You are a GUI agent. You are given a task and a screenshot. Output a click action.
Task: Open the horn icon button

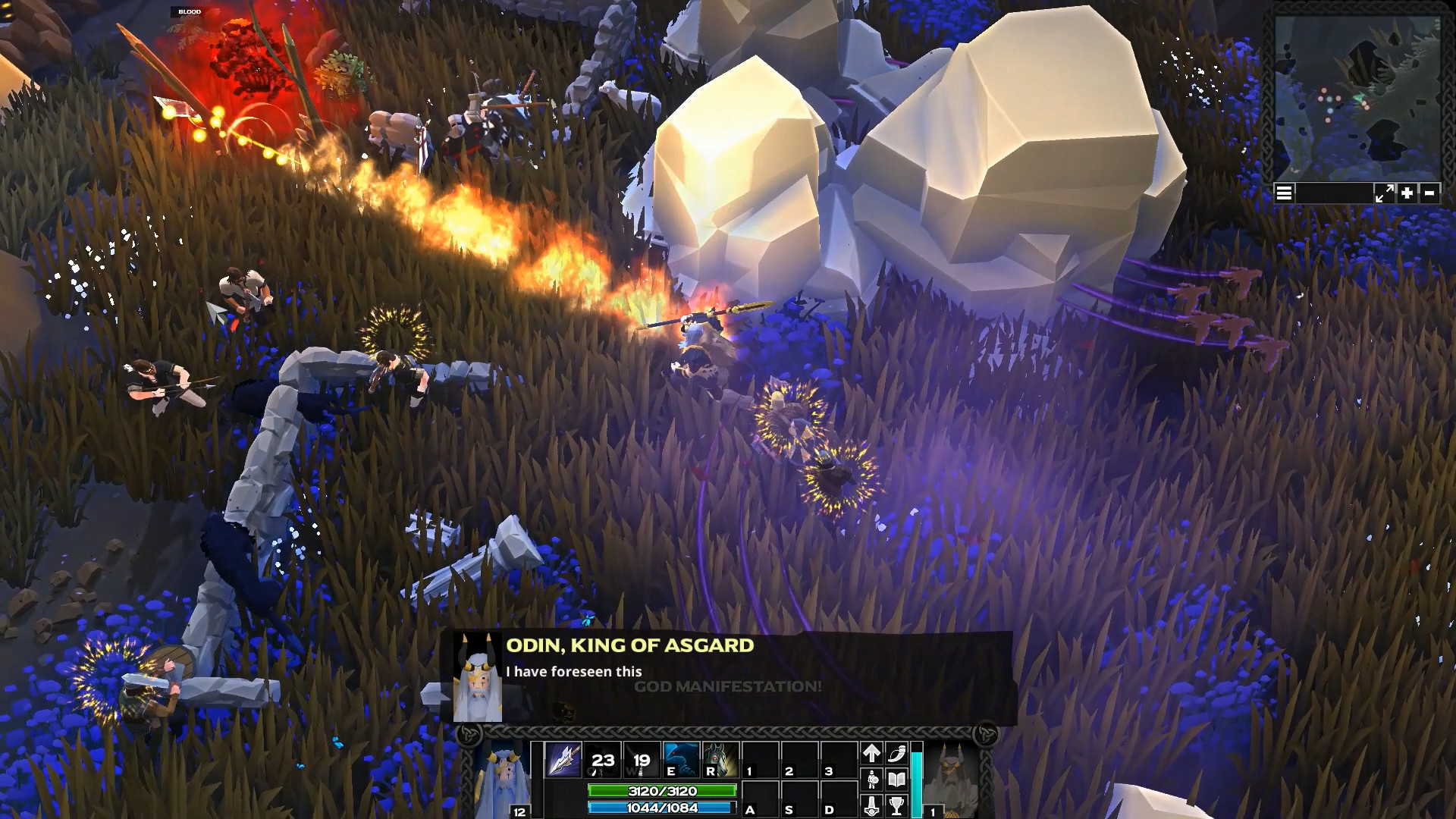tap(897, 753)
